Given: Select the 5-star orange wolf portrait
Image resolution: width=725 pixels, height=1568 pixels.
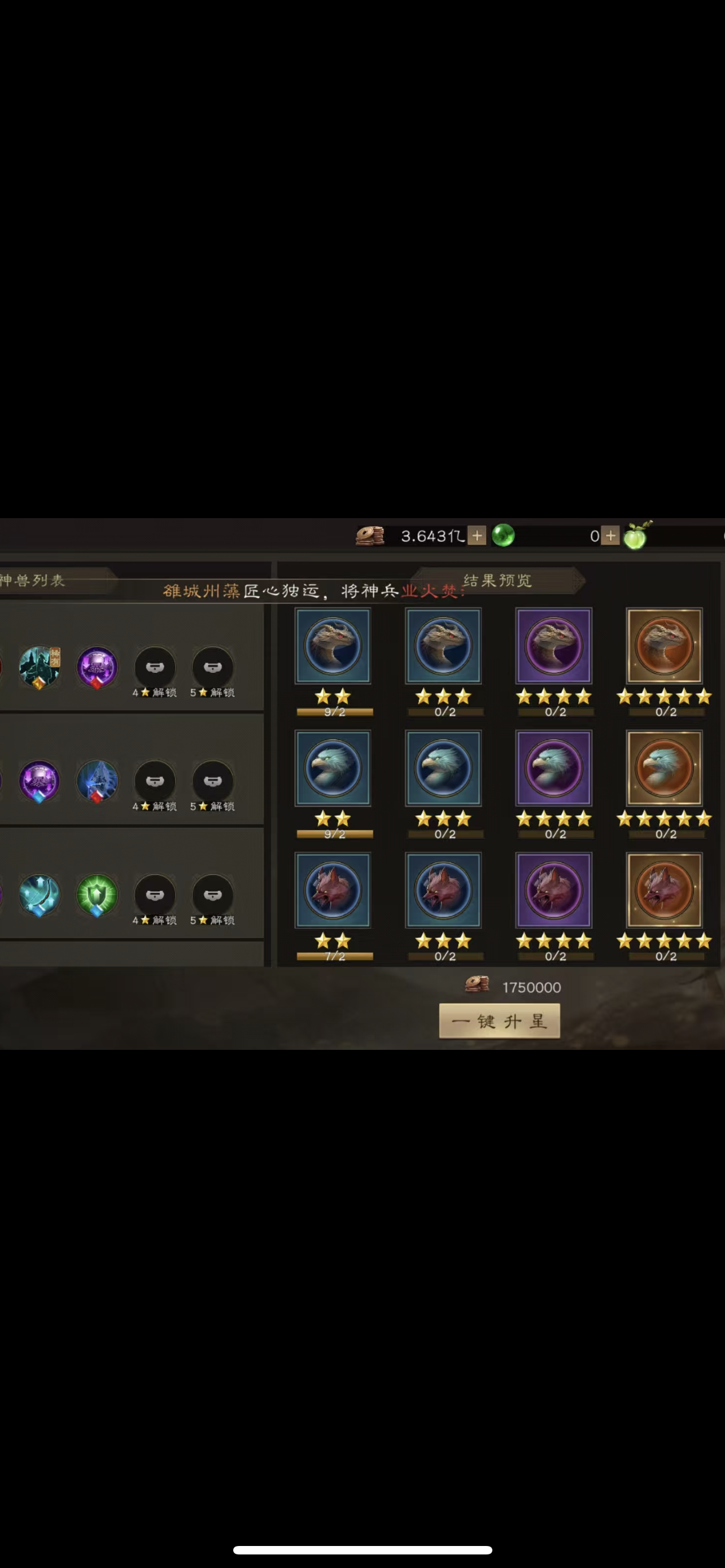Looking at the screenshot, I should pyautogui.click(x=663, y=890).
